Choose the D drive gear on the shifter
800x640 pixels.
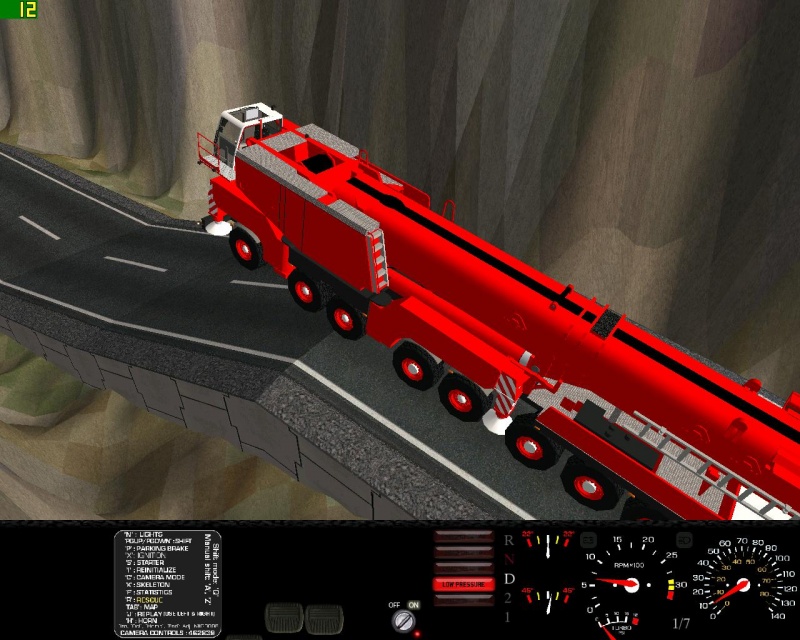coord(509,579)
